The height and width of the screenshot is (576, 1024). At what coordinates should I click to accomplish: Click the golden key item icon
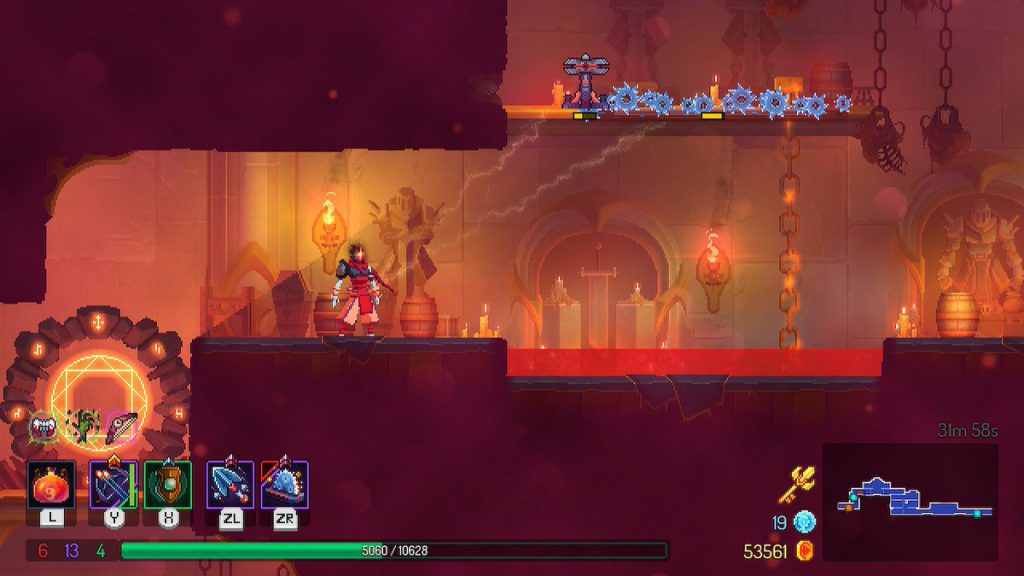click(797, 485)
